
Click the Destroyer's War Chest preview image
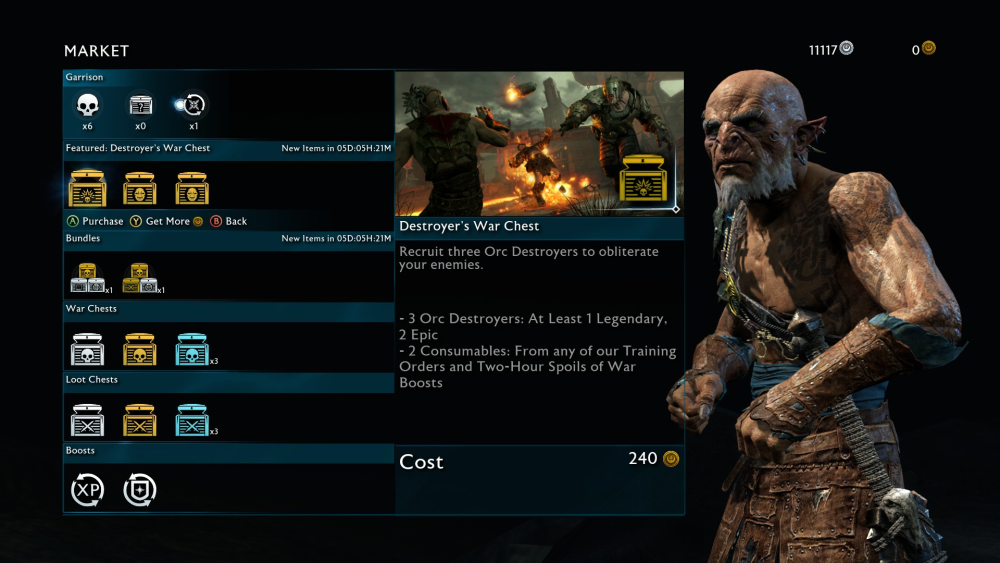[x=538, y=143]
